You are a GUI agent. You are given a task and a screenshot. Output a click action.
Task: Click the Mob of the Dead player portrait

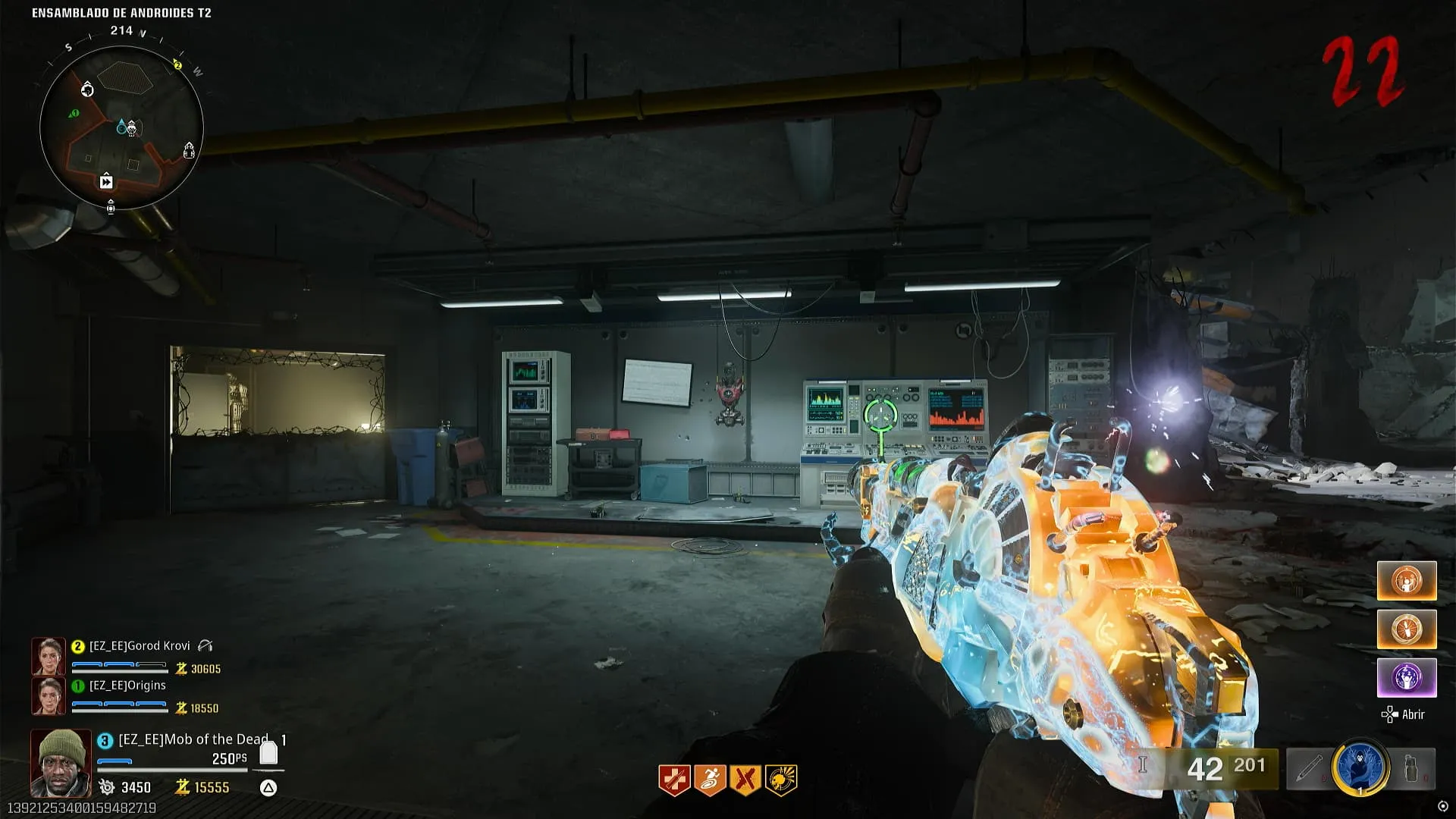[61, 762]
